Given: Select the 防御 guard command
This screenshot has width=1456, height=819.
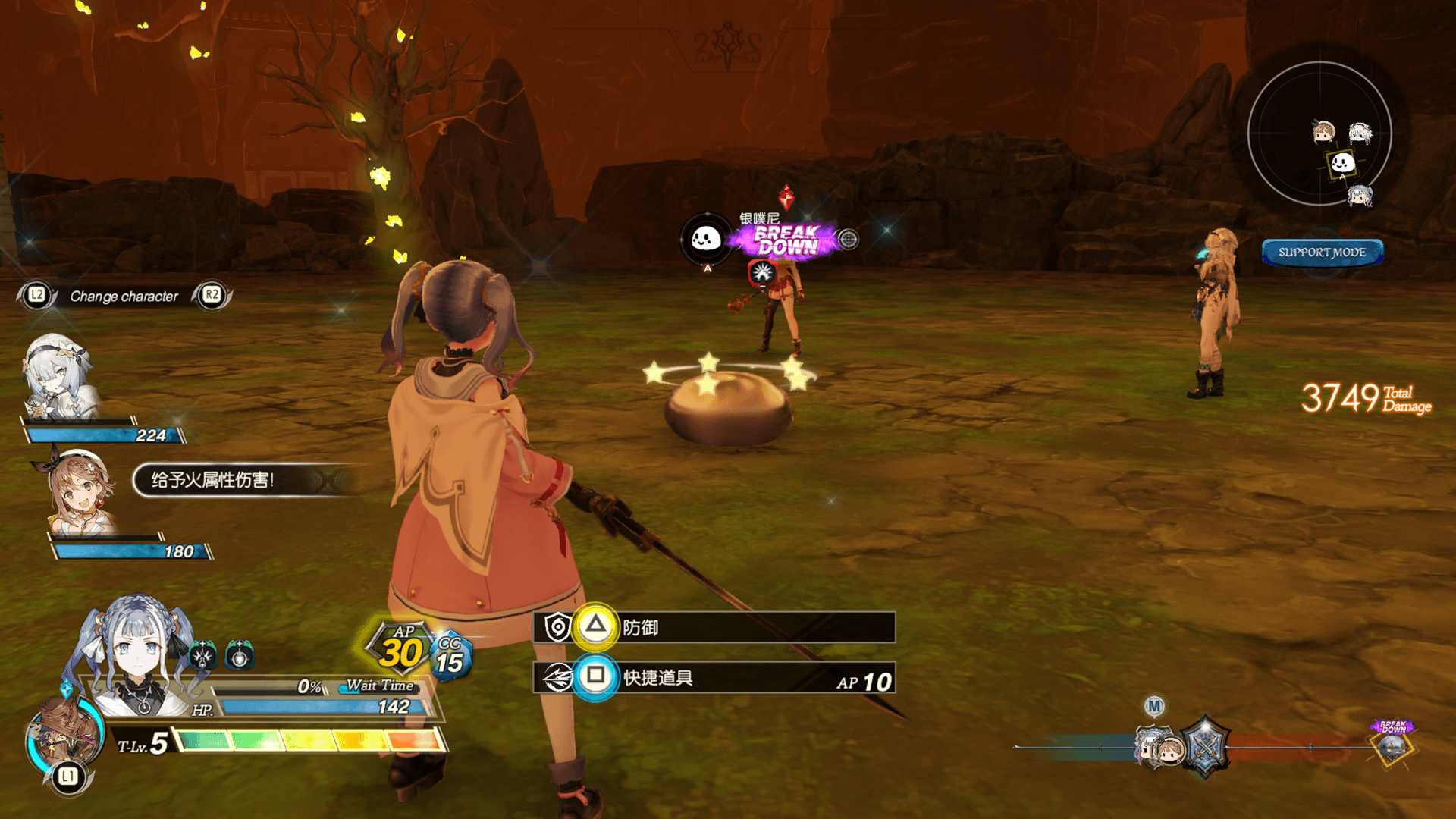Looking at the screenshot, I should 713,627.
